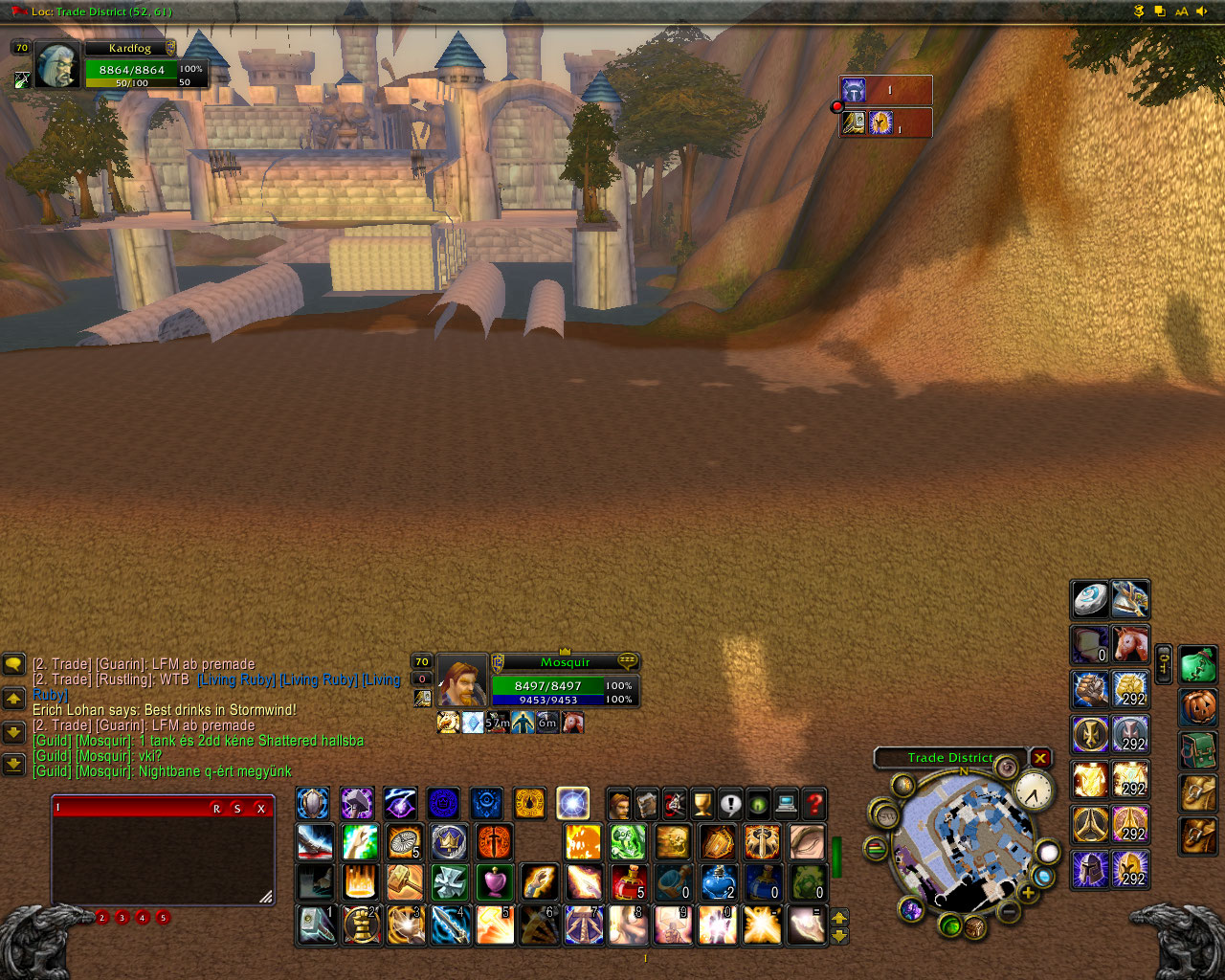Open the chat menu speech bubble button

click(13, 663)
